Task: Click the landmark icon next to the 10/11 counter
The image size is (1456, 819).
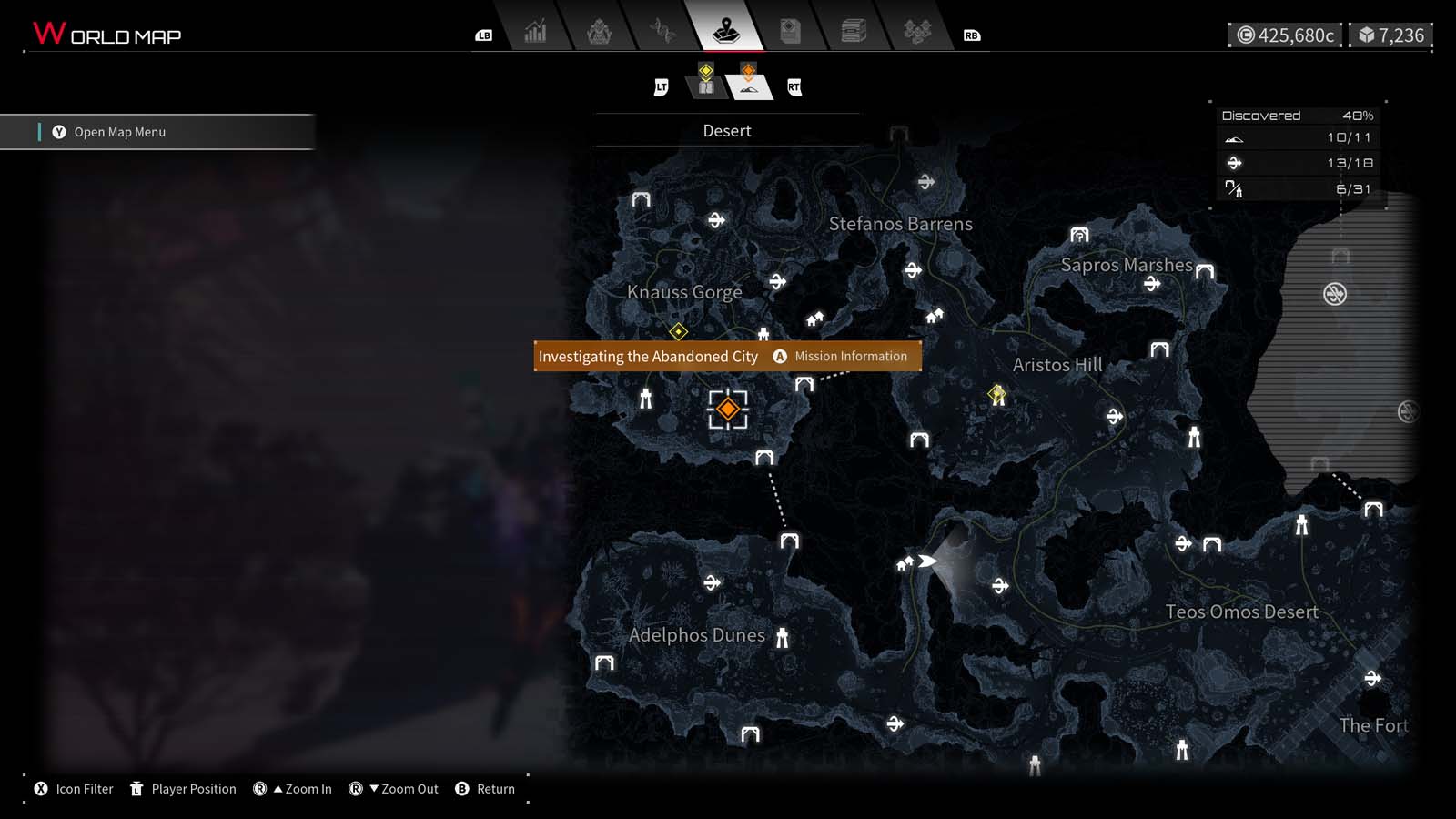Action: click(1233, 138)
